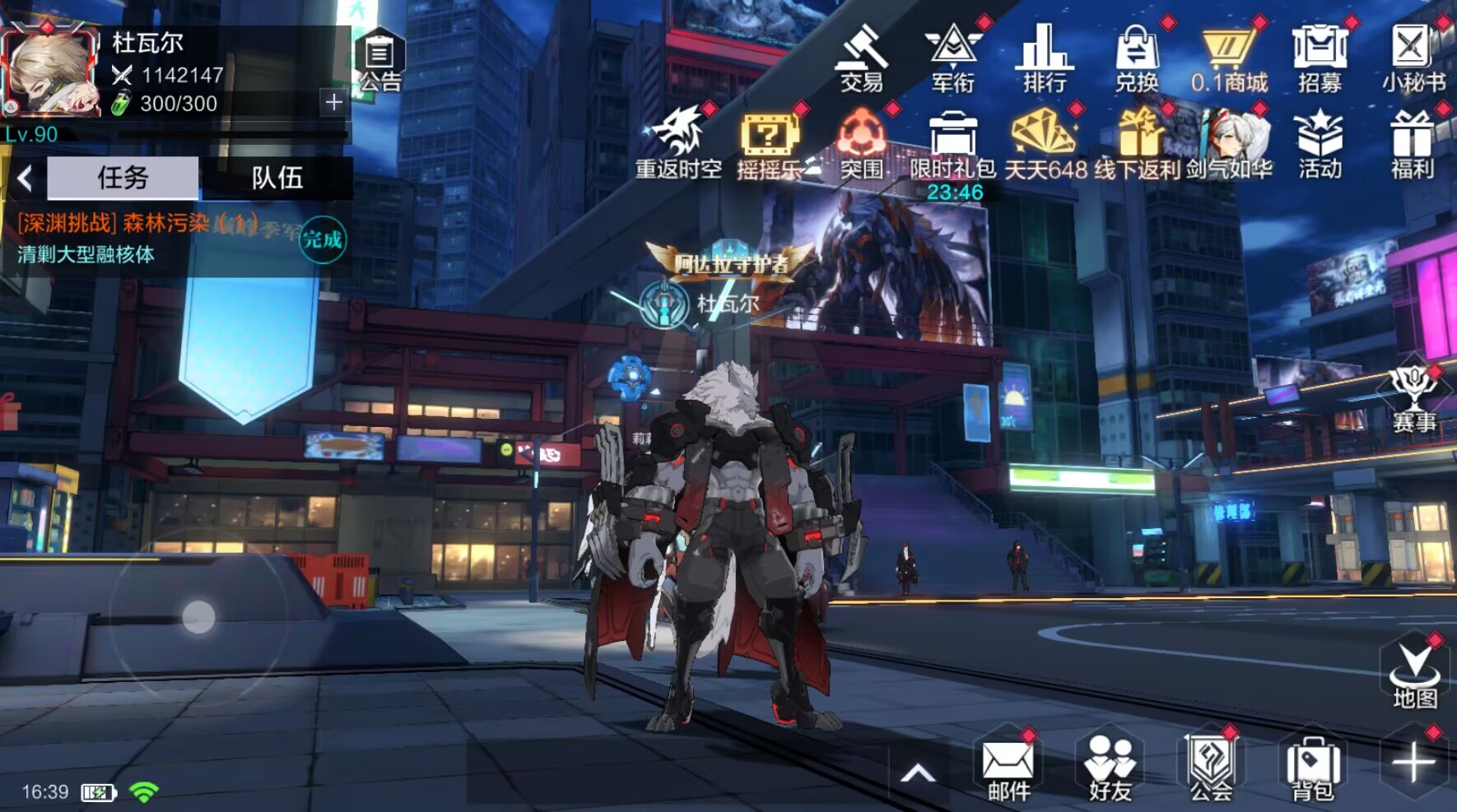The height and width of the screenshot is (812, 1457).
Task: Open the 福利 welfare gift icon
Action: [x=1412, y=144]
